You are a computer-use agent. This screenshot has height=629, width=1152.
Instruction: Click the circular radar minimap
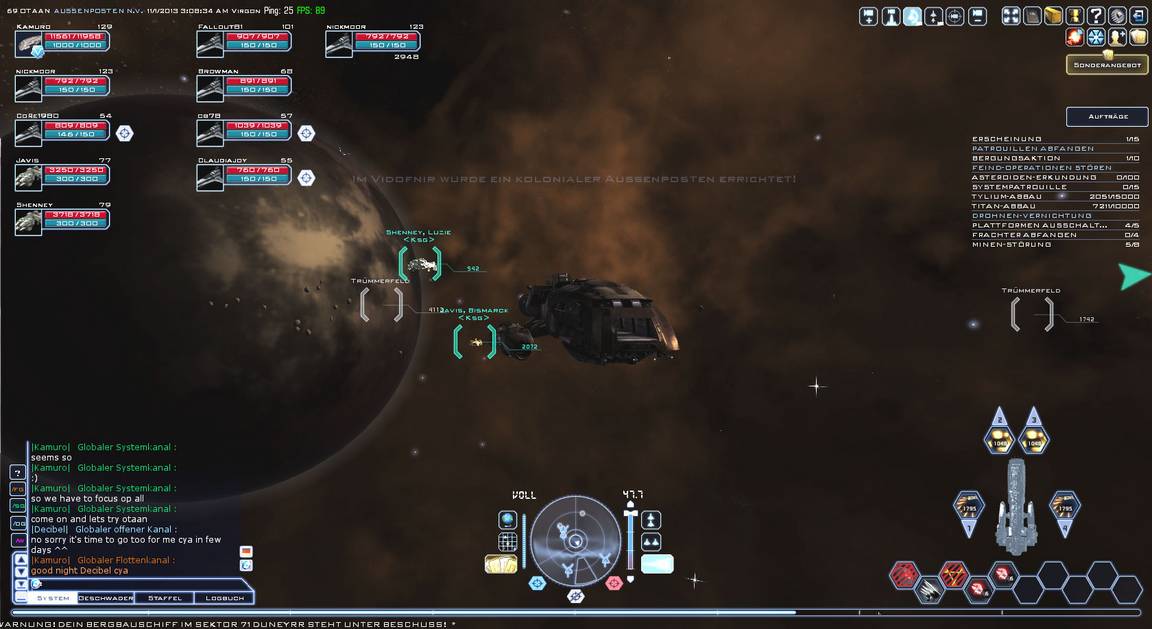click(576, 541)
